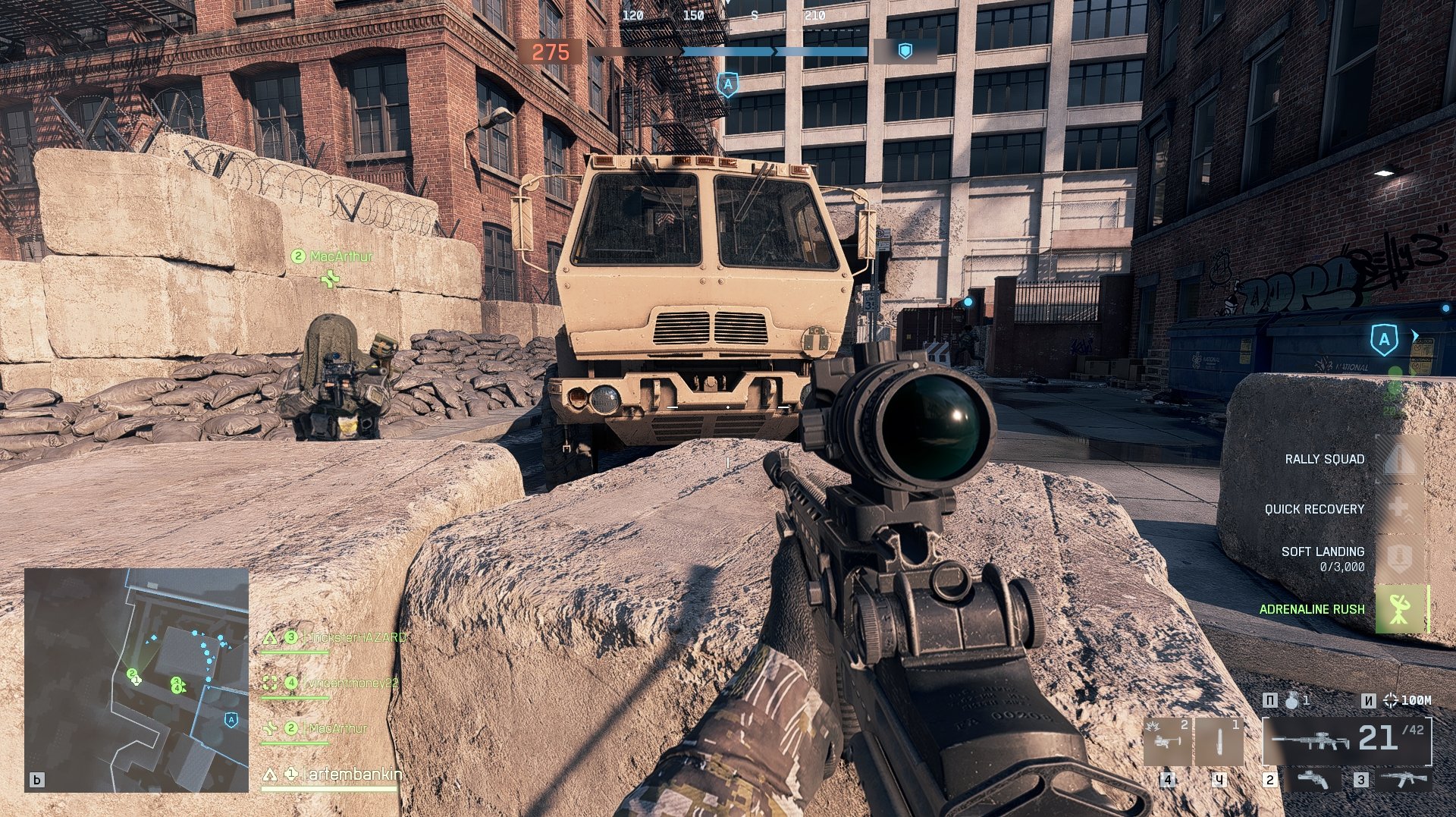
Task: Select the frag grenade icon
Action: tap(1293, 701)
